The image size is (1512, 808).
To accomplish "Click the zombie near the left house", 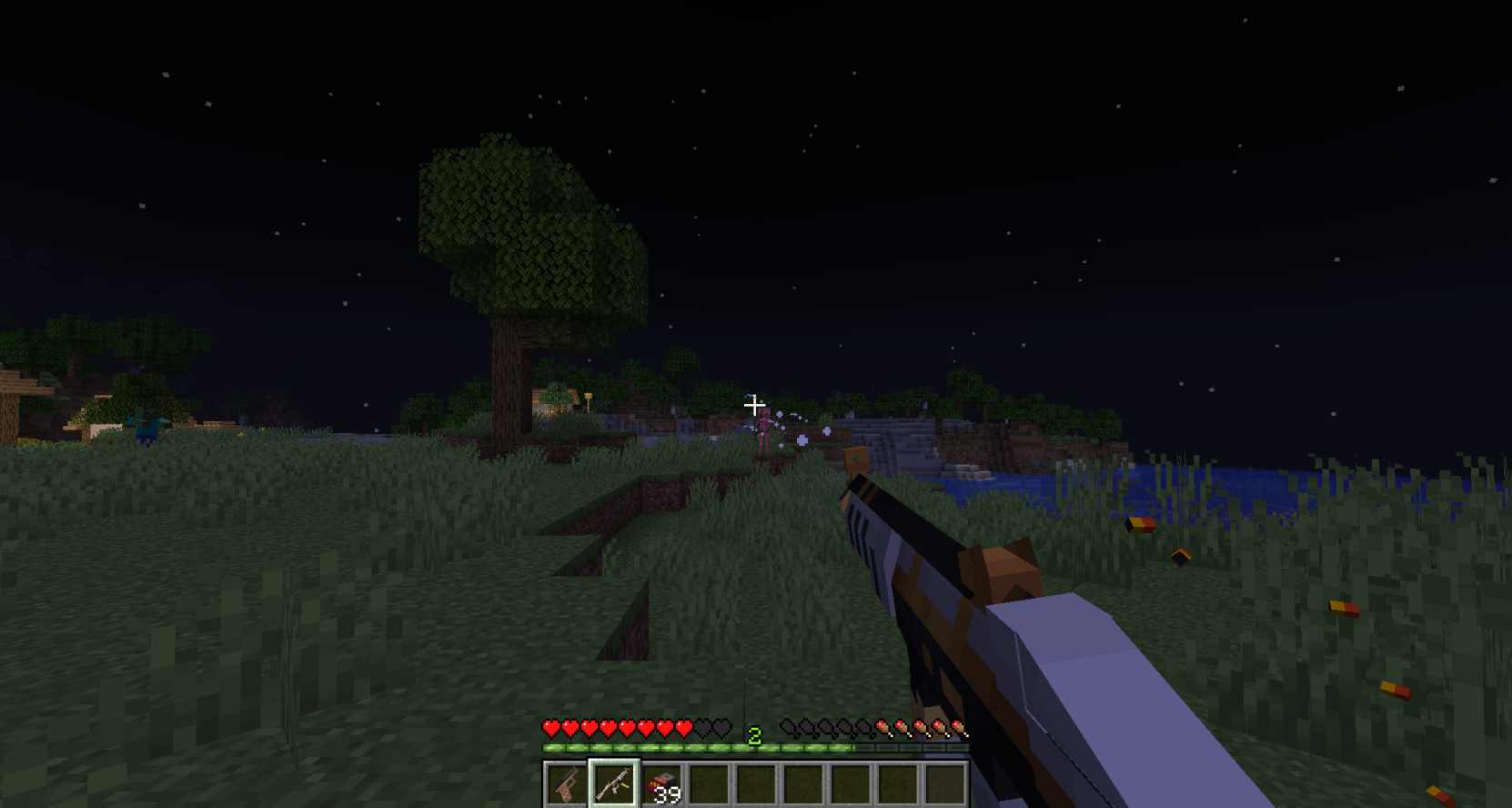I will coord(146,422).
